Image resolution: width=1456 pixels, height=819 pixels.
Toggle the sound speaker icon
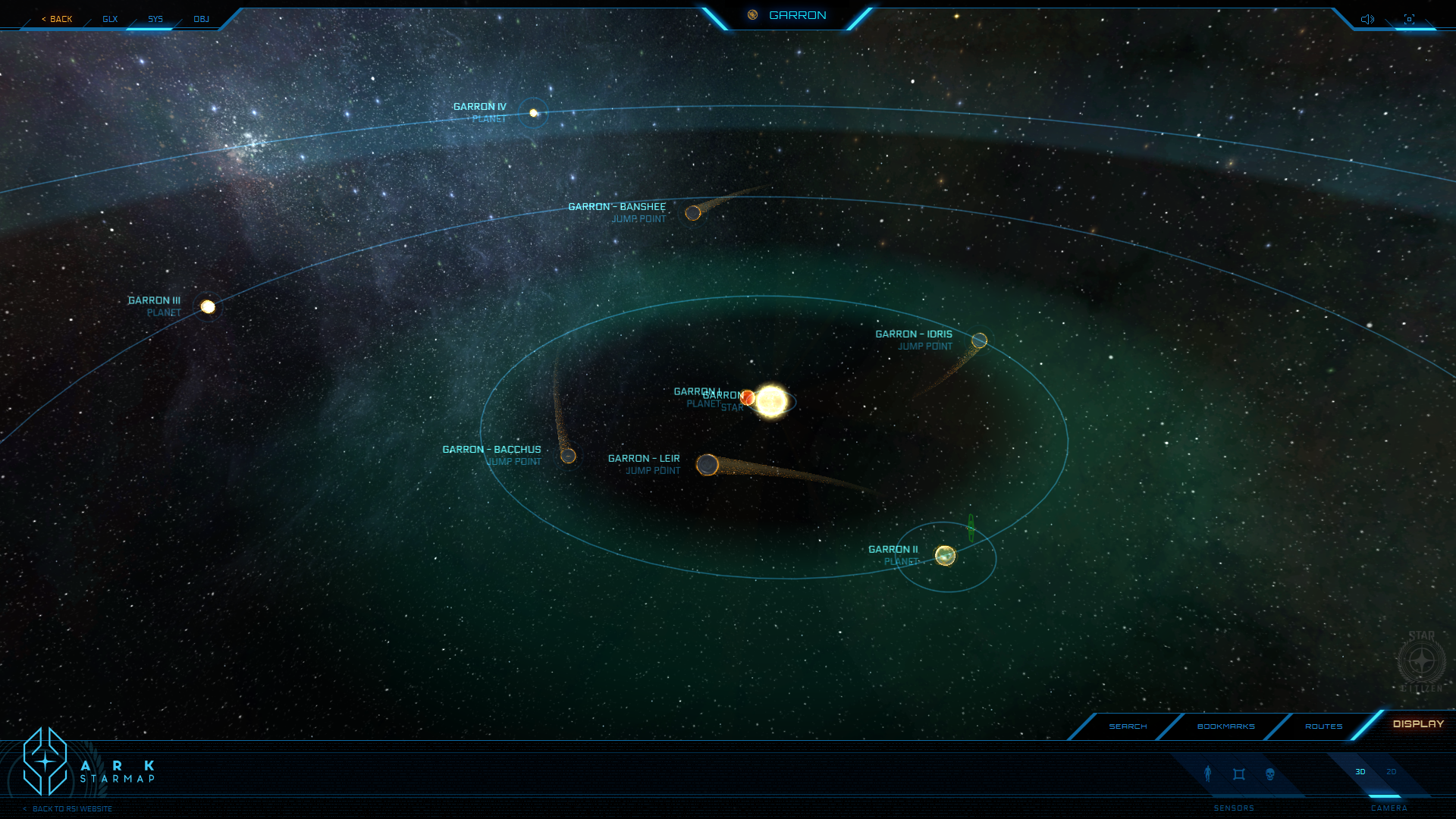(x=1367, y=19)
